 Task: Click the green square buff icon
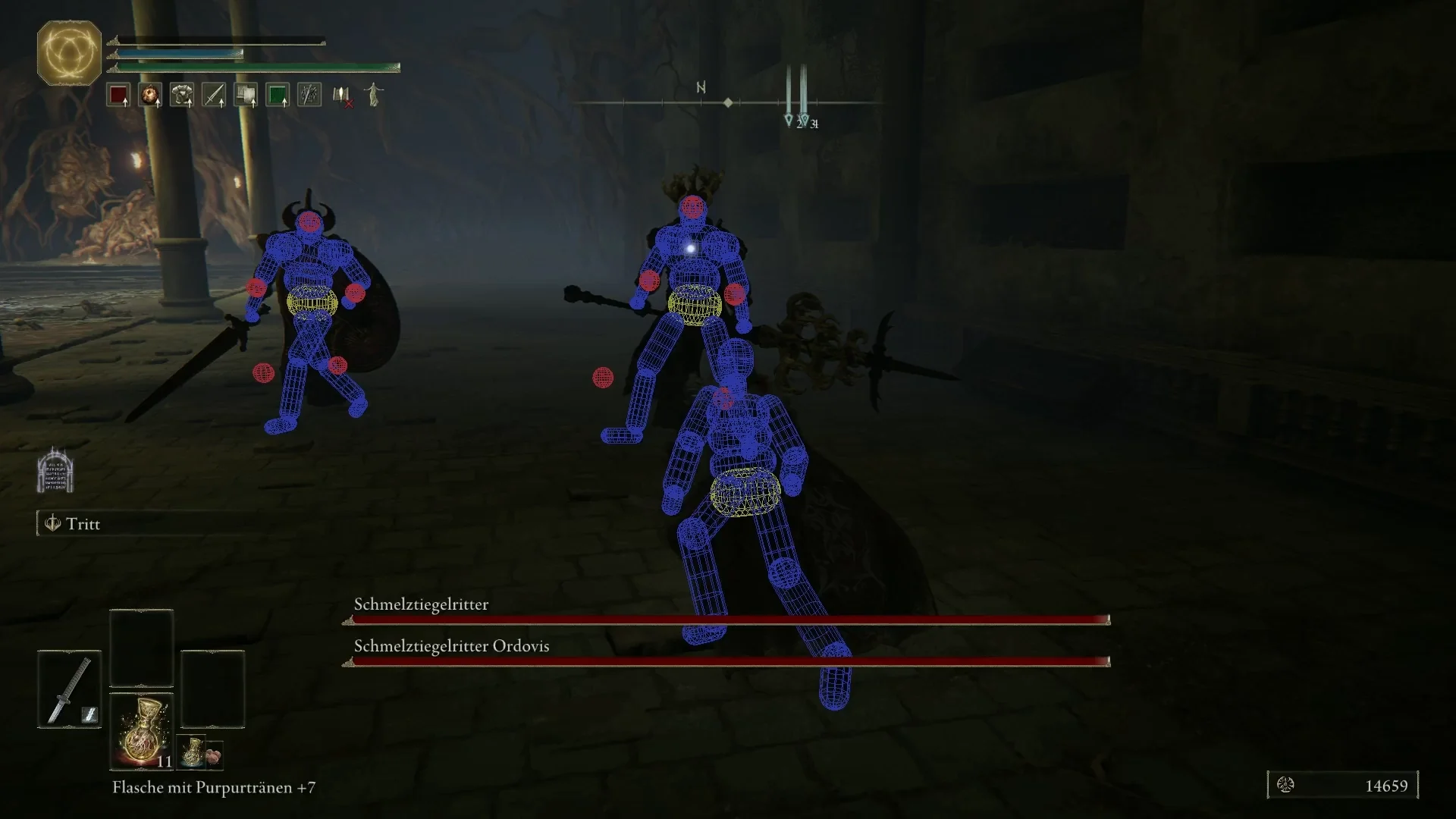click(x=278, y=94)
